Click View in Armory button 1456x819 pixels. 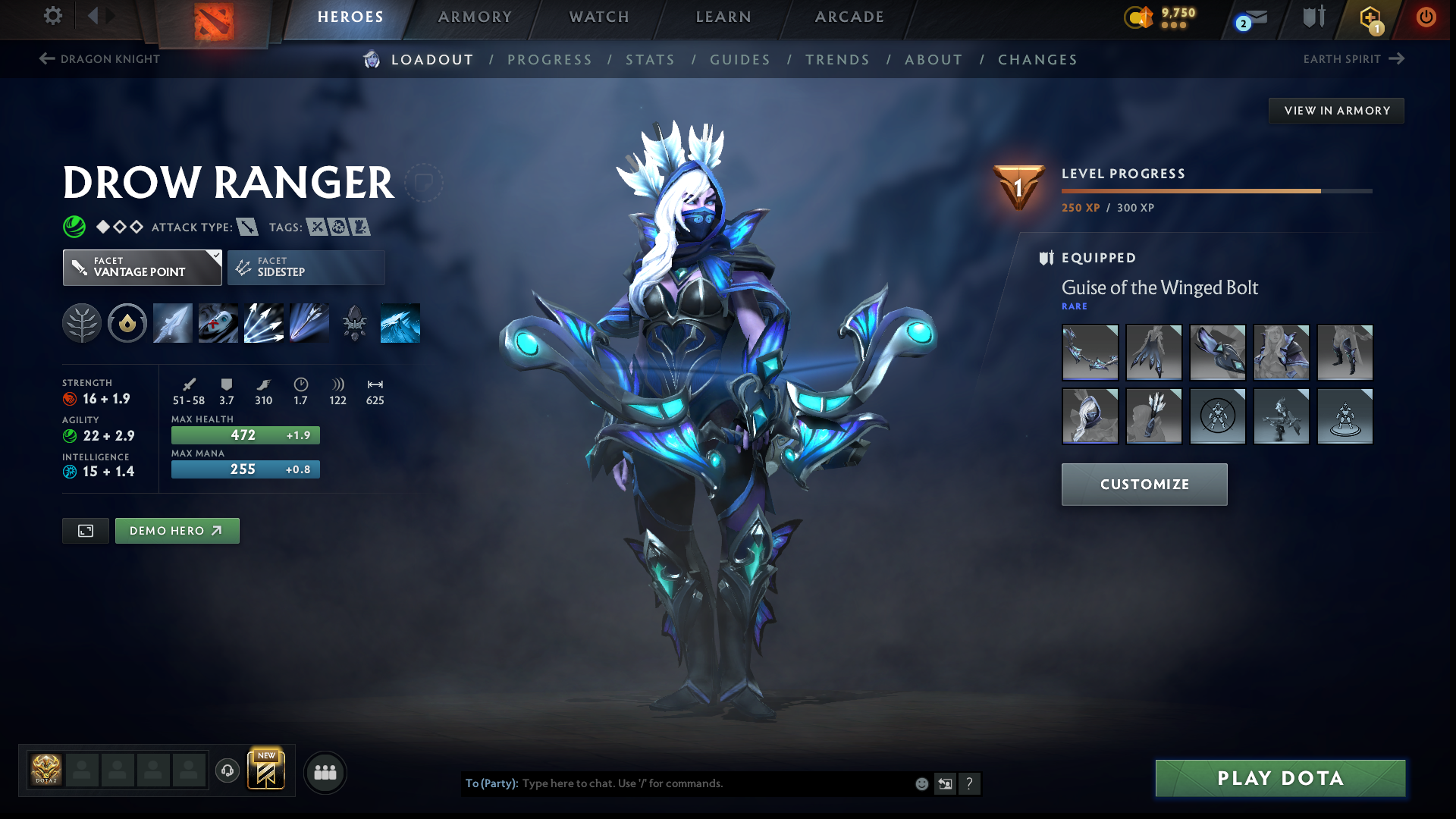coord(1336,111)
